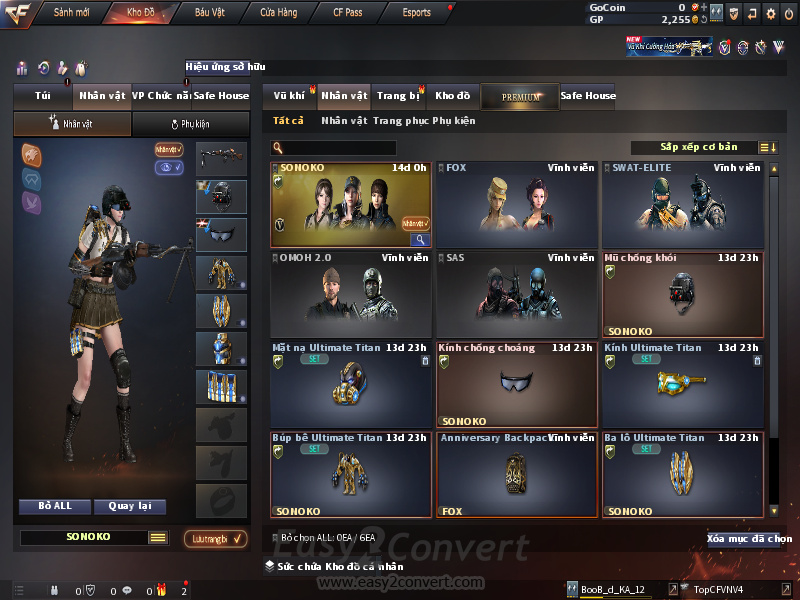This screenshot has width=800, height=600.
Task: Filter items by Trang phục
Action: [400, 121]
